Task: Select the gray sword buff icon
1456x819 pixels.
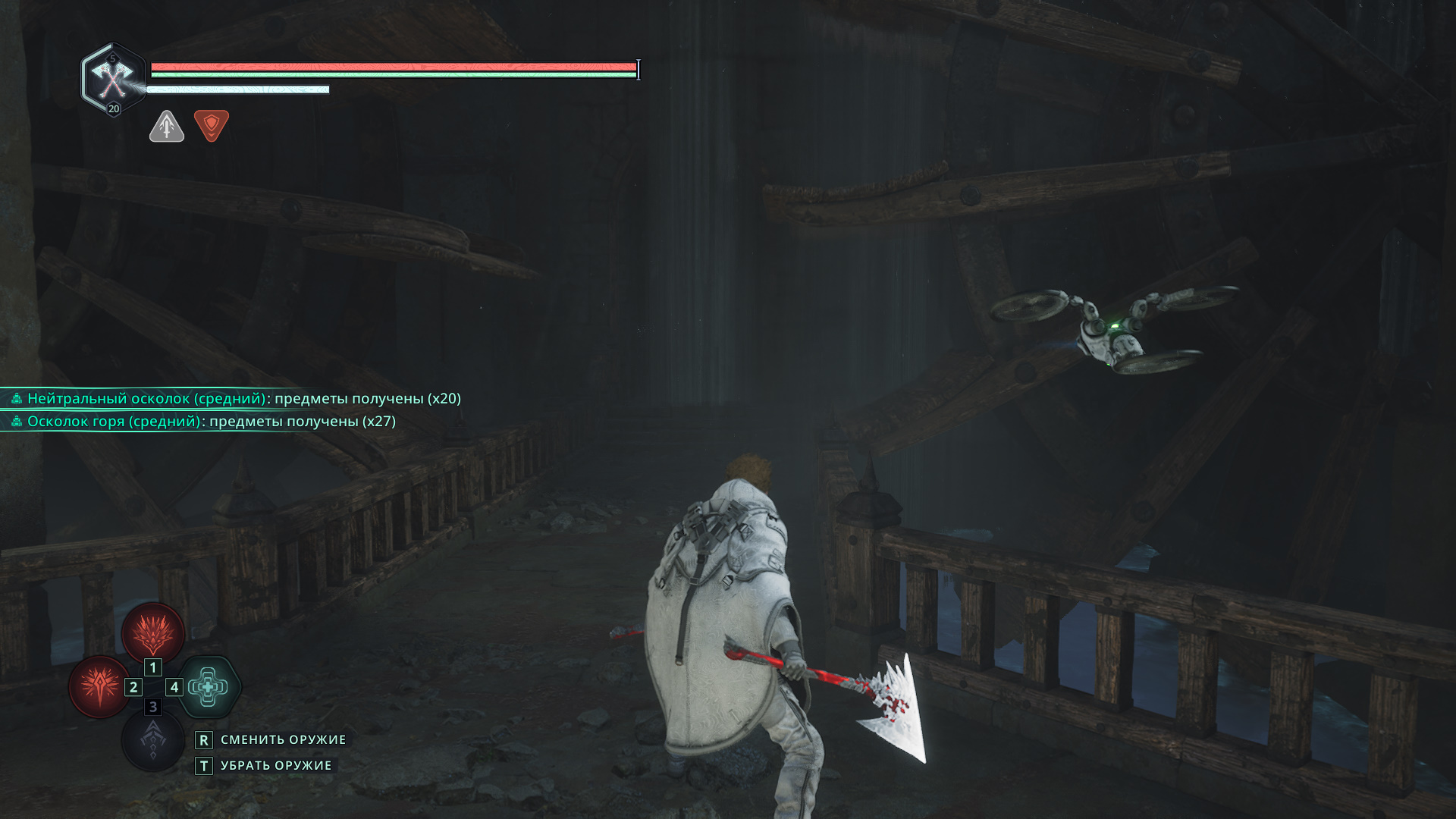Action: tap(167, 126)
